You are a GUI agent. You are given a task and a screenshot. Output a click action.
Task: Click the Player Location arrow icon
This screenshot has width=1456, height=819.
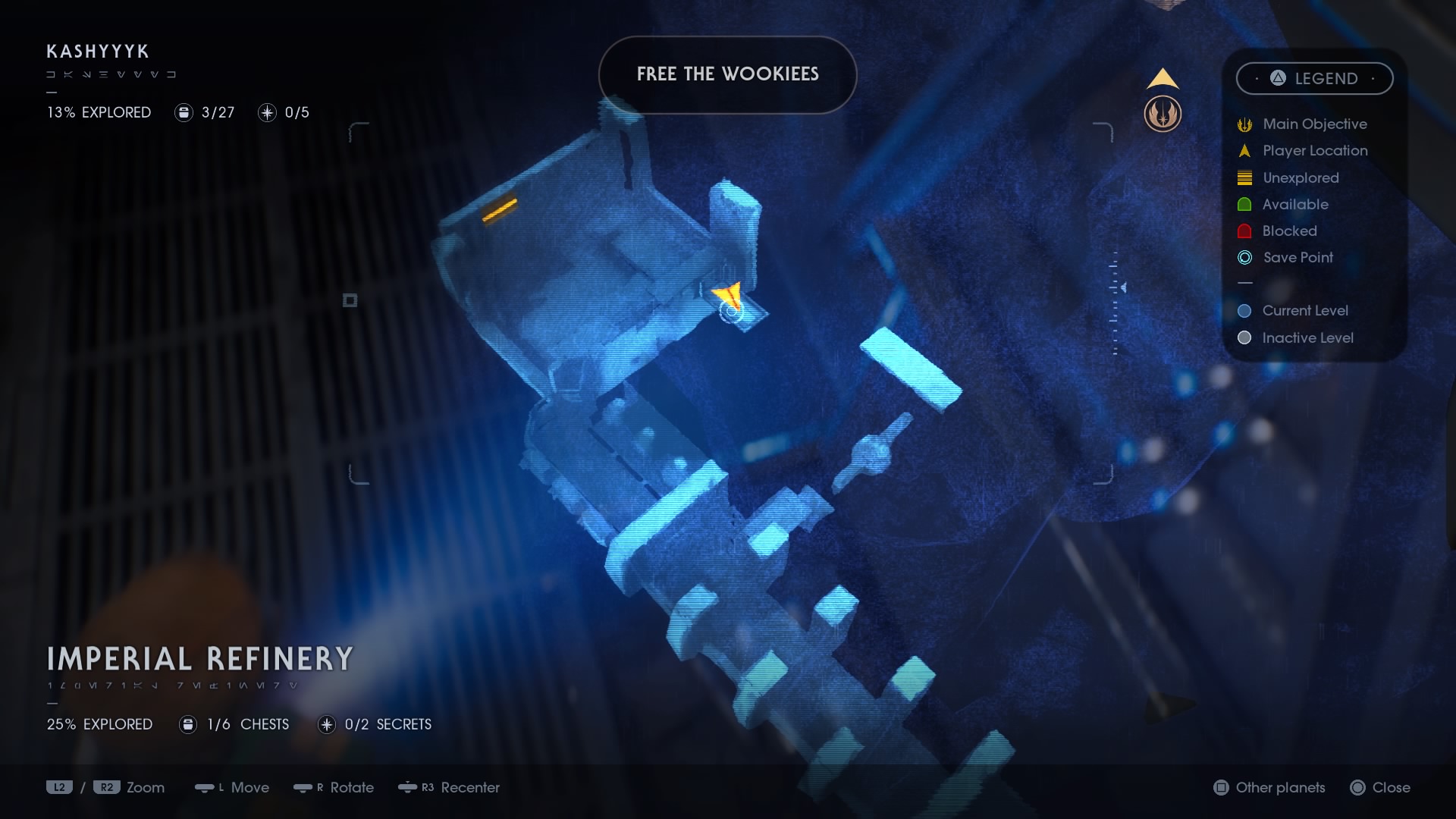(x=1244, y=150)
